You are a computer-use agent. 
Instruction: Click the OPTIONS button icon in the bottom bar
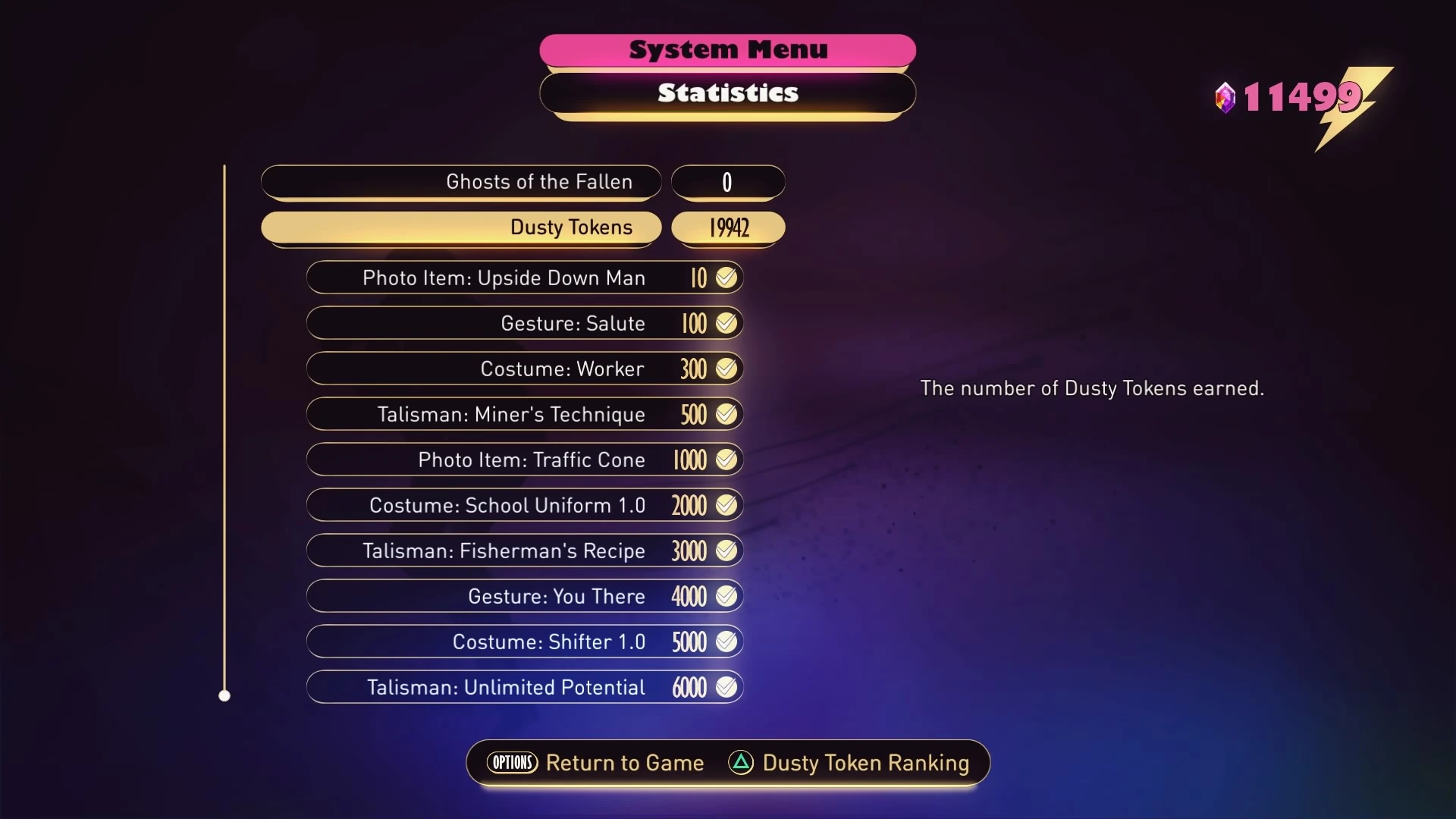512,763
